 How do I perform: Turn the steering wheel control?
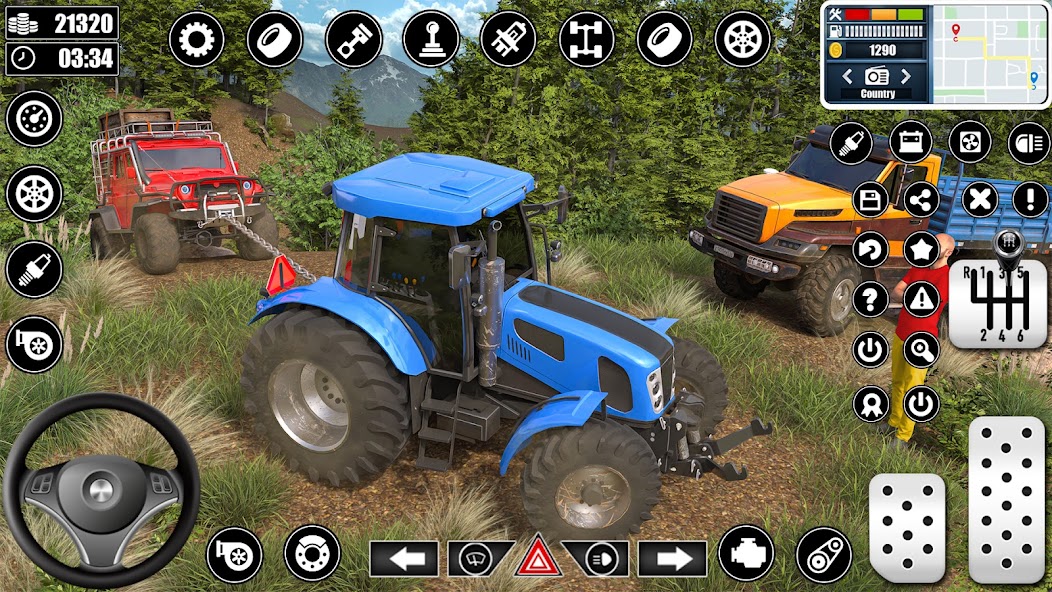(x=101, y=490)
